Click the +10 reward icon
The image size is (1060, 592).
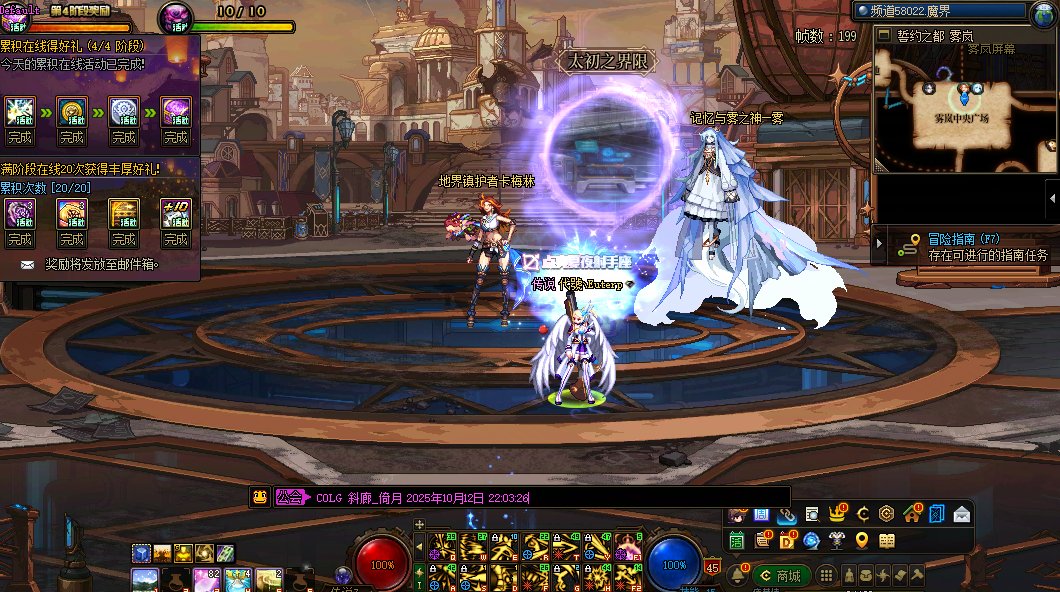[176, 212]
